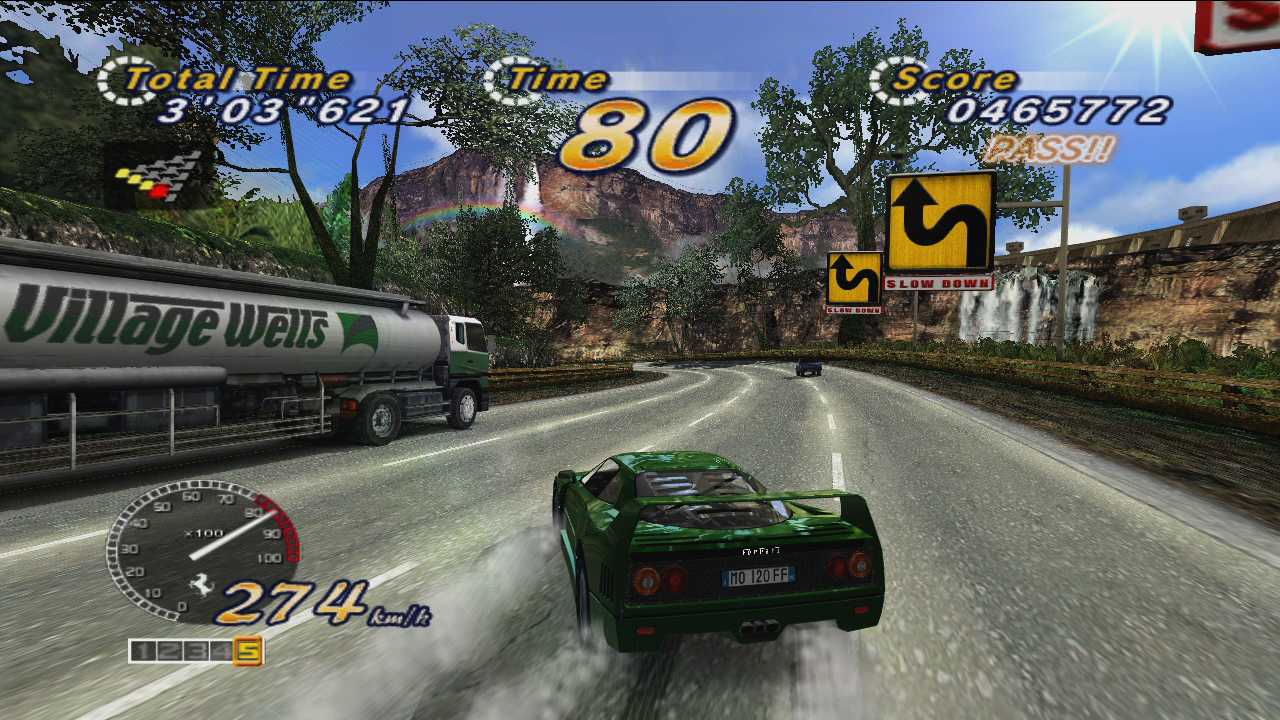Toggle gear indicator number 1

(143, 651)
